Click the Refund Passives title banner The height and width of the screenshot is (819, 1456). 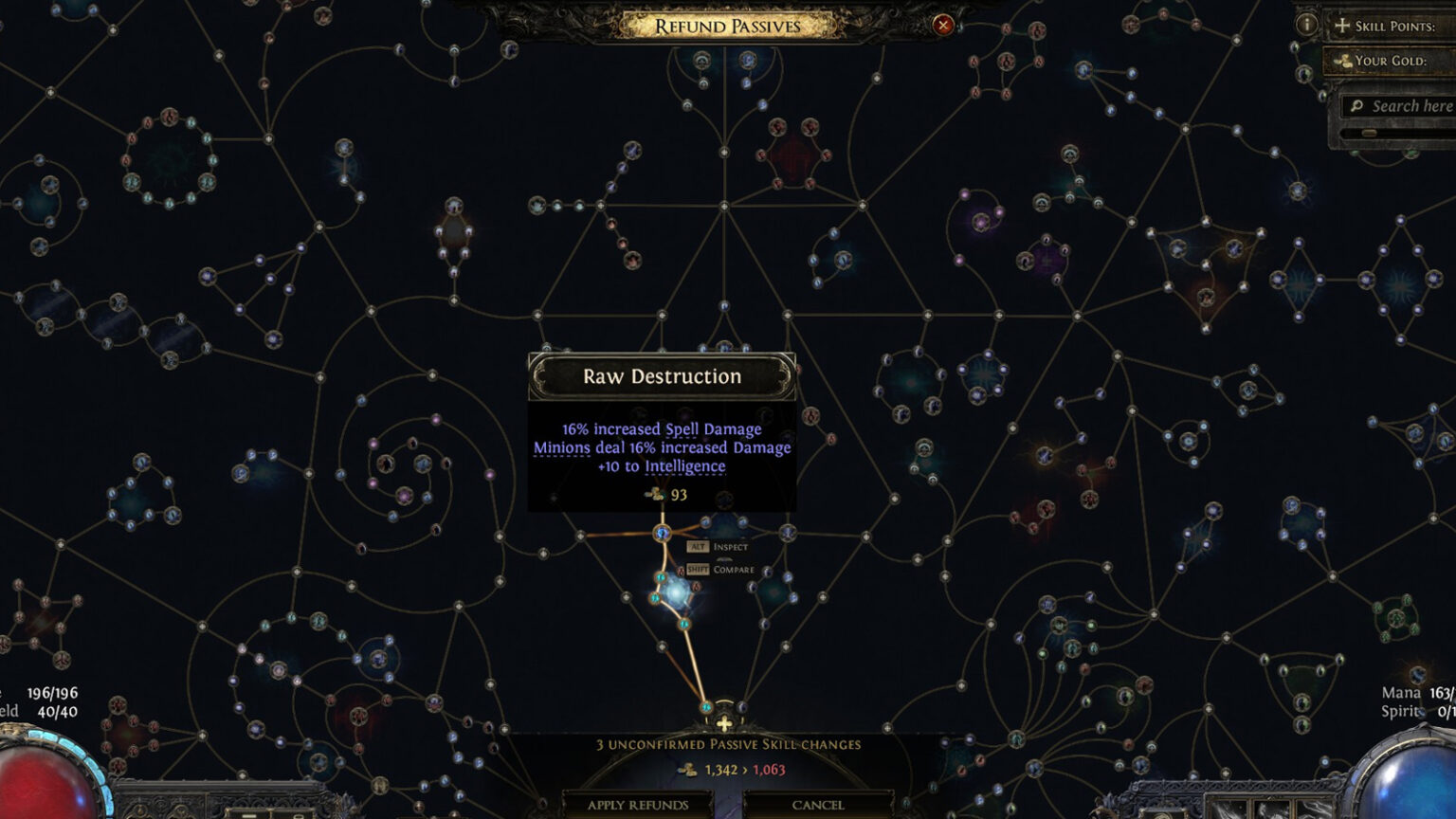[x=727, y=26]
